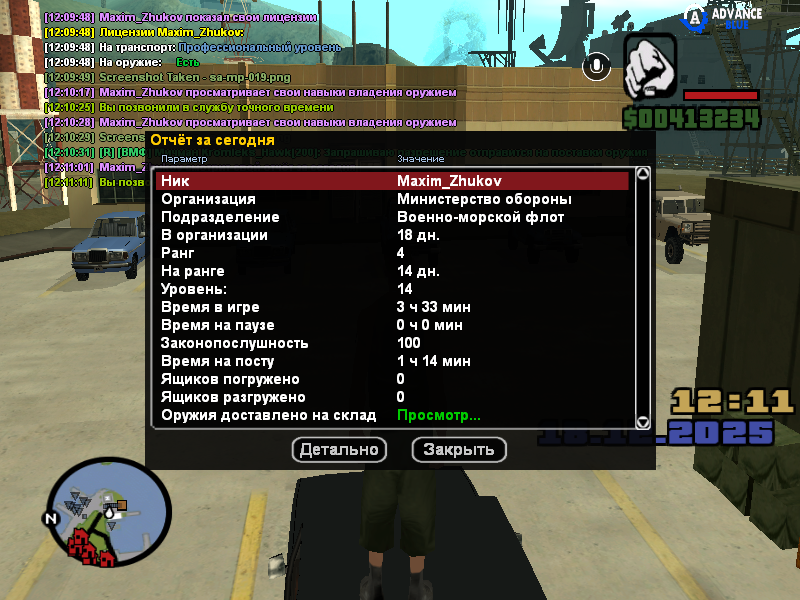Select the Время на паузе row

point(392,325)
